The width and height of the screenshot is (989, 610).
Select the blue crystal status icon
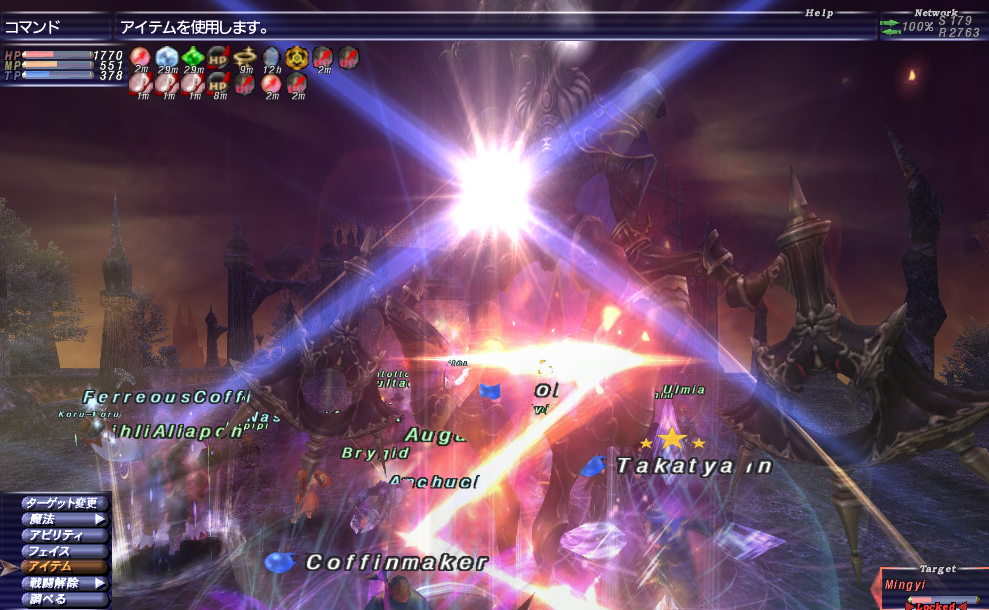pyautogui.click(x=166, y=57)
